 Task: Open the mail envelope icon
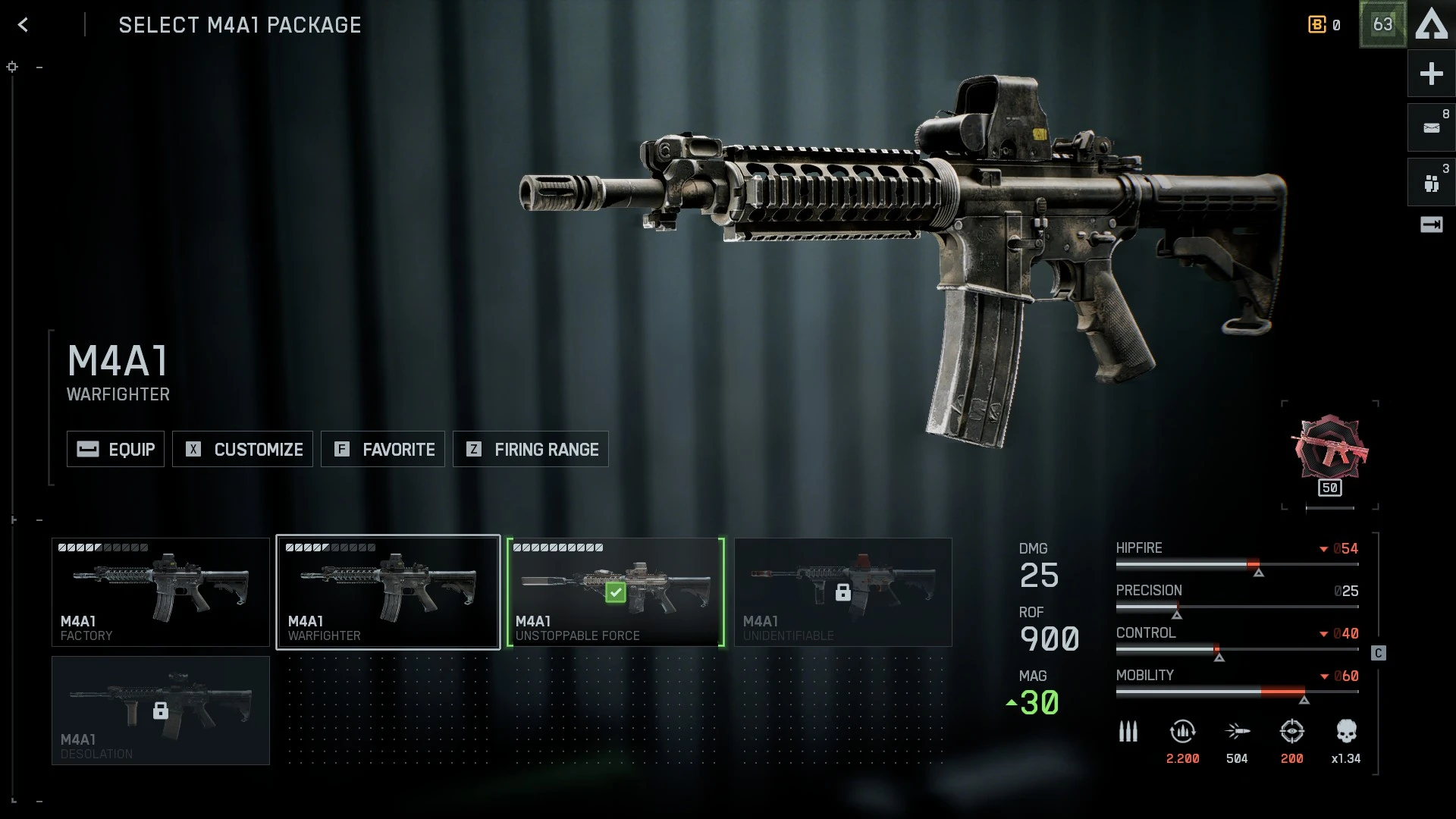pos(1431,127)
